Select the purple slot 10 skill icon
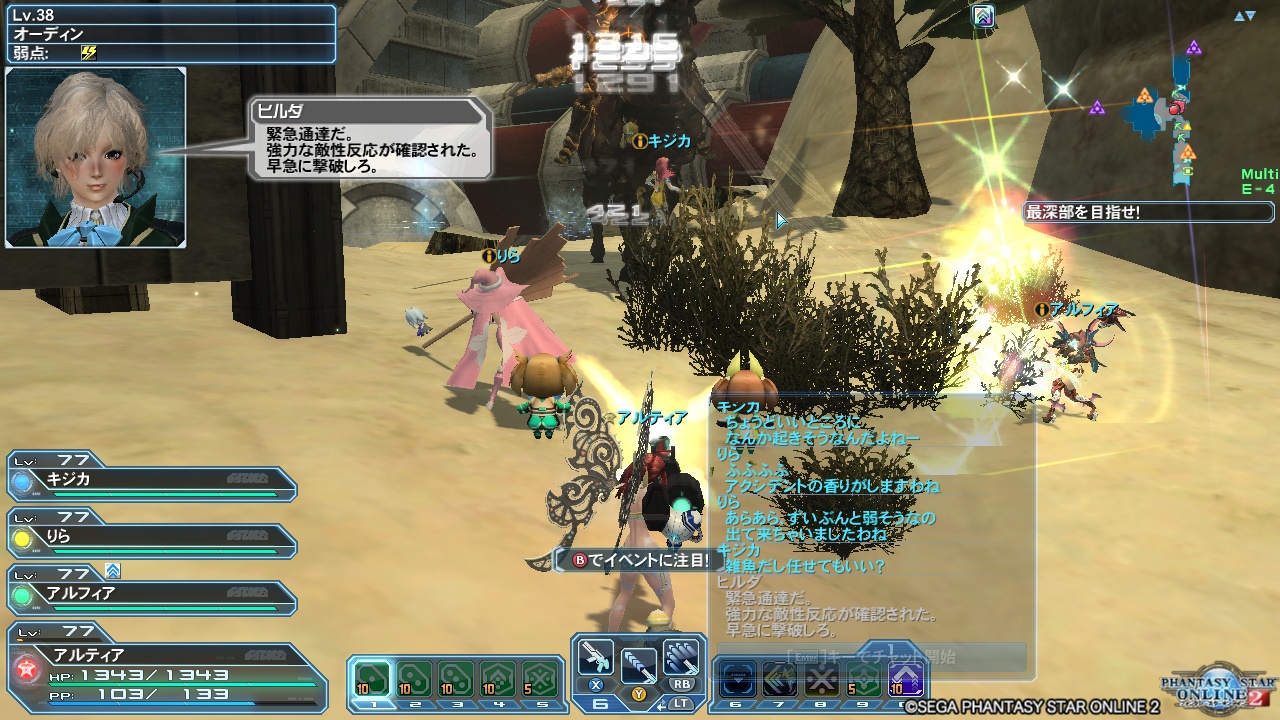This screenshot has width=1280, height=720. tap(904, 678)
